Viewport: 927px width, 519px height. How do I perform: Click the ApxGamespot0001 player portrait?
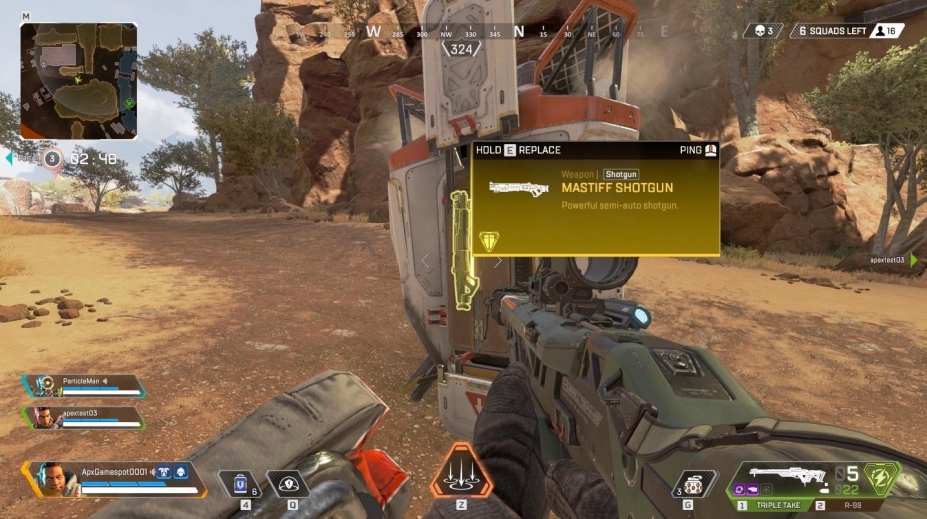pyautogui.click(x=54, y=478)
